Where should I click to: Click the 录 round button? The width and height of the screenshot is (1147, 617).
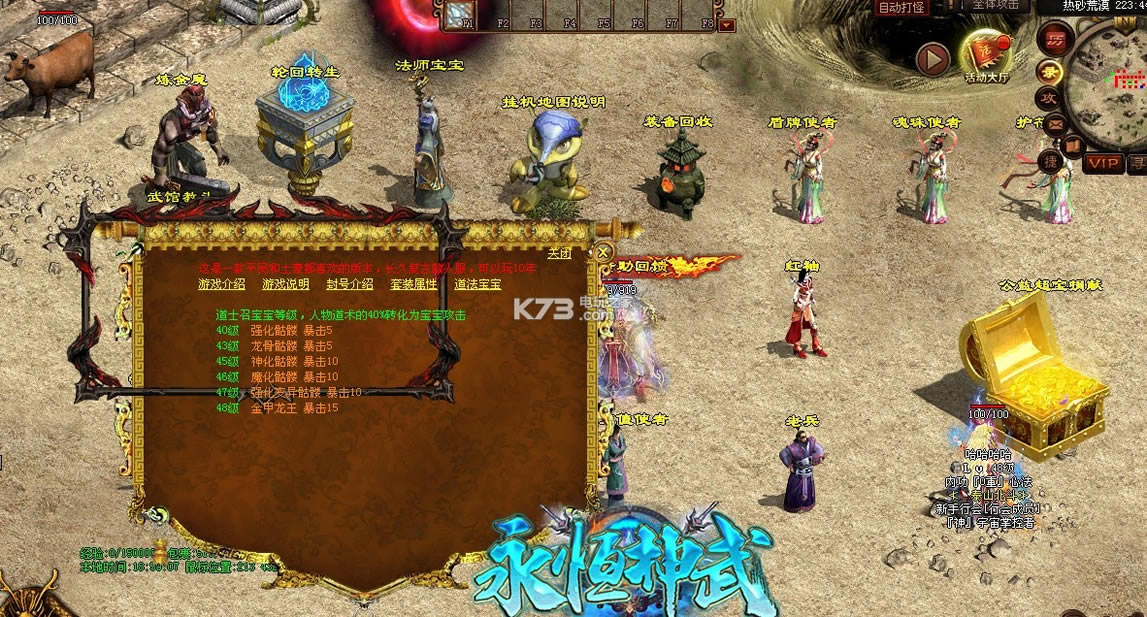pos(1050,69)
